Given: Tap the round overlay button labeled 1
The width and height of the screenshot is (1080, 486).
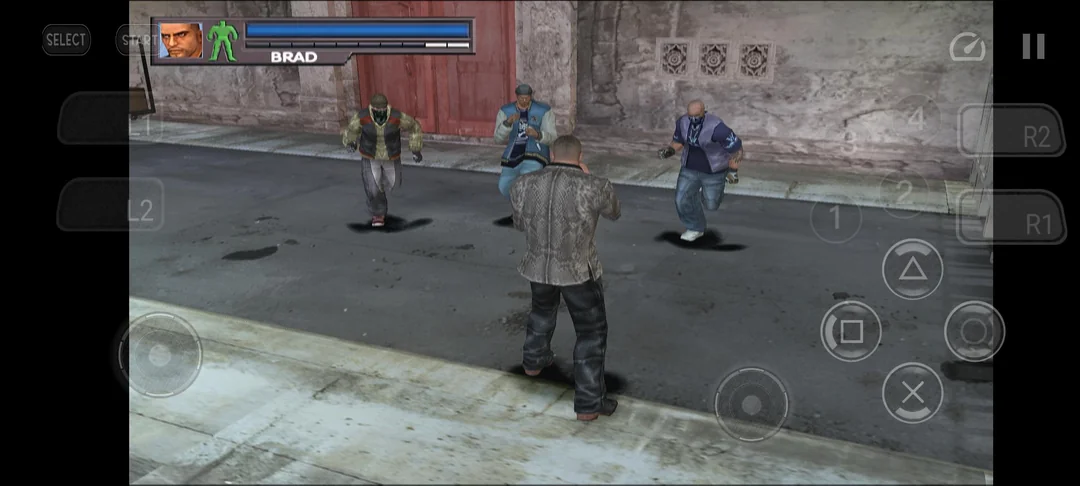Looking at the screenshot, I should tap(835, 218).
